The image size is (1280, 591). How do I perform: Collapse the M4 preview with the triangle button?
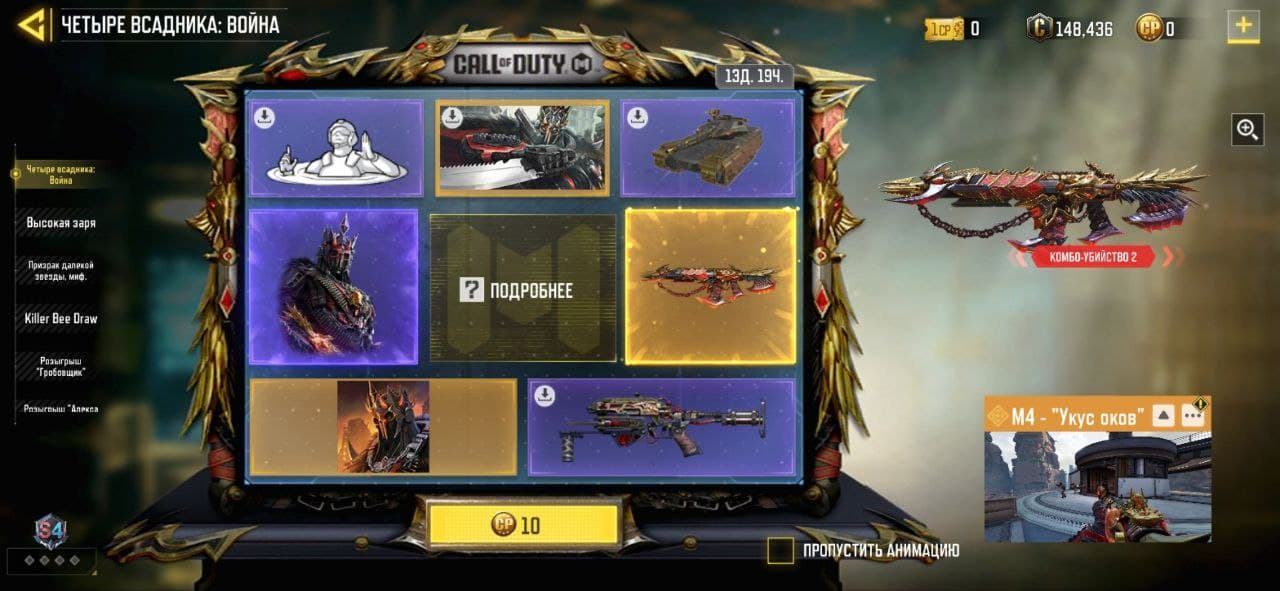coord(1163,415)
